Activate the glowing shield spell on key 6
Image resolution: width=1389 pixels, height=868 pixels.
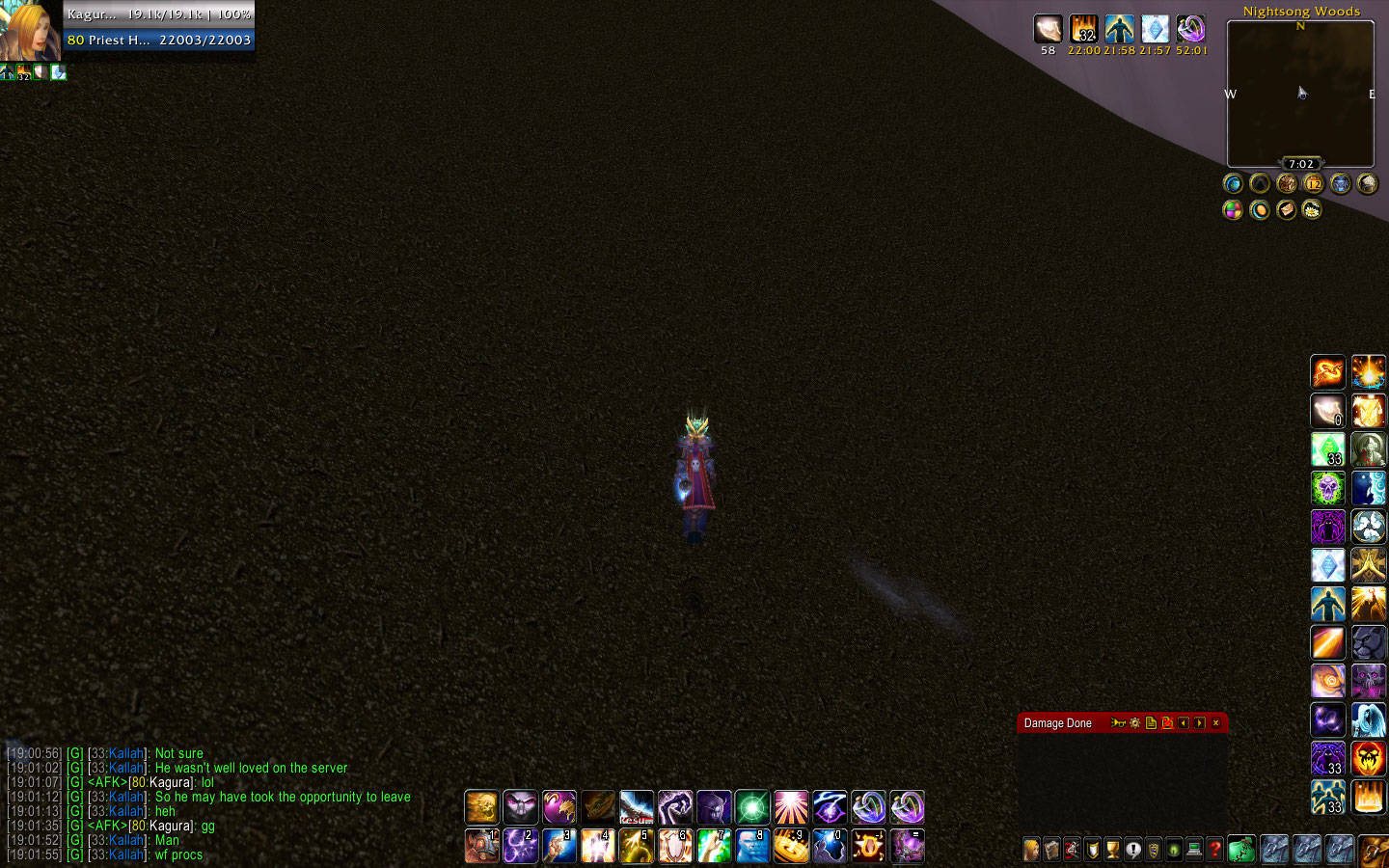click(x=675, y=846)
